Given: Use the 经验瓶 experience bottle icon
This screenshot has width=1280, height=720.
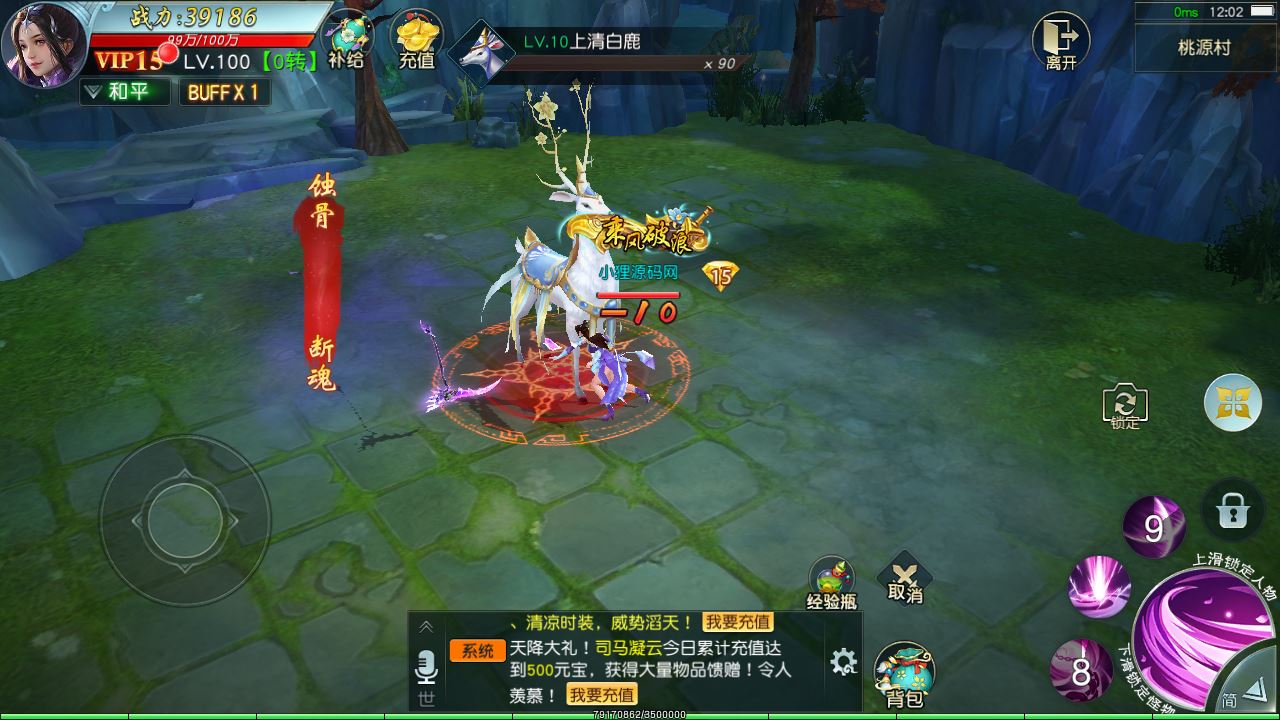Looking at the screenshot, I should (x=833, y=577).
